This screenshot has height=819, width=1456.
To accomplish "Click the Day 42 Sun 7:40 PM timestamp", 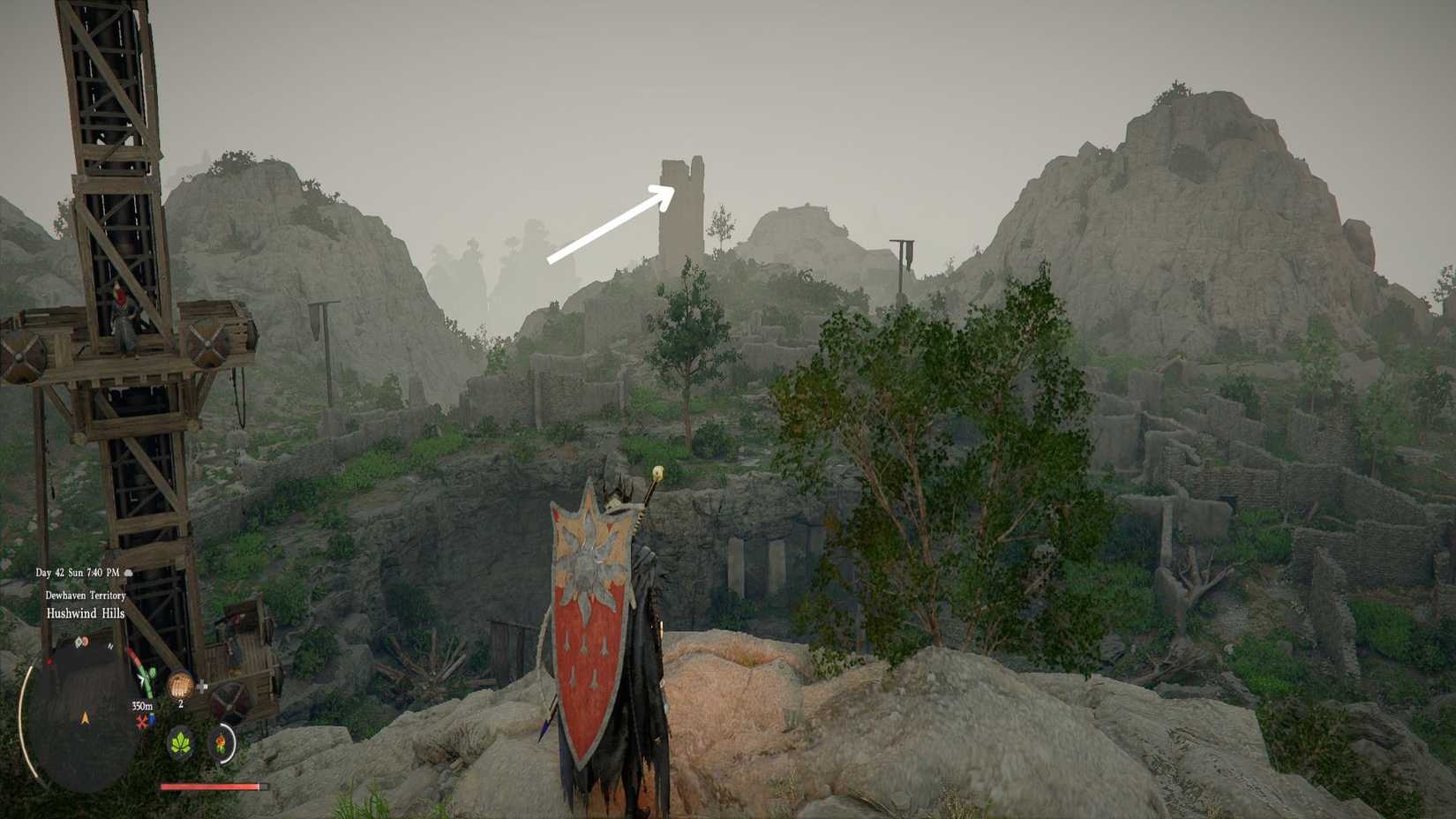I will point(78,572).
